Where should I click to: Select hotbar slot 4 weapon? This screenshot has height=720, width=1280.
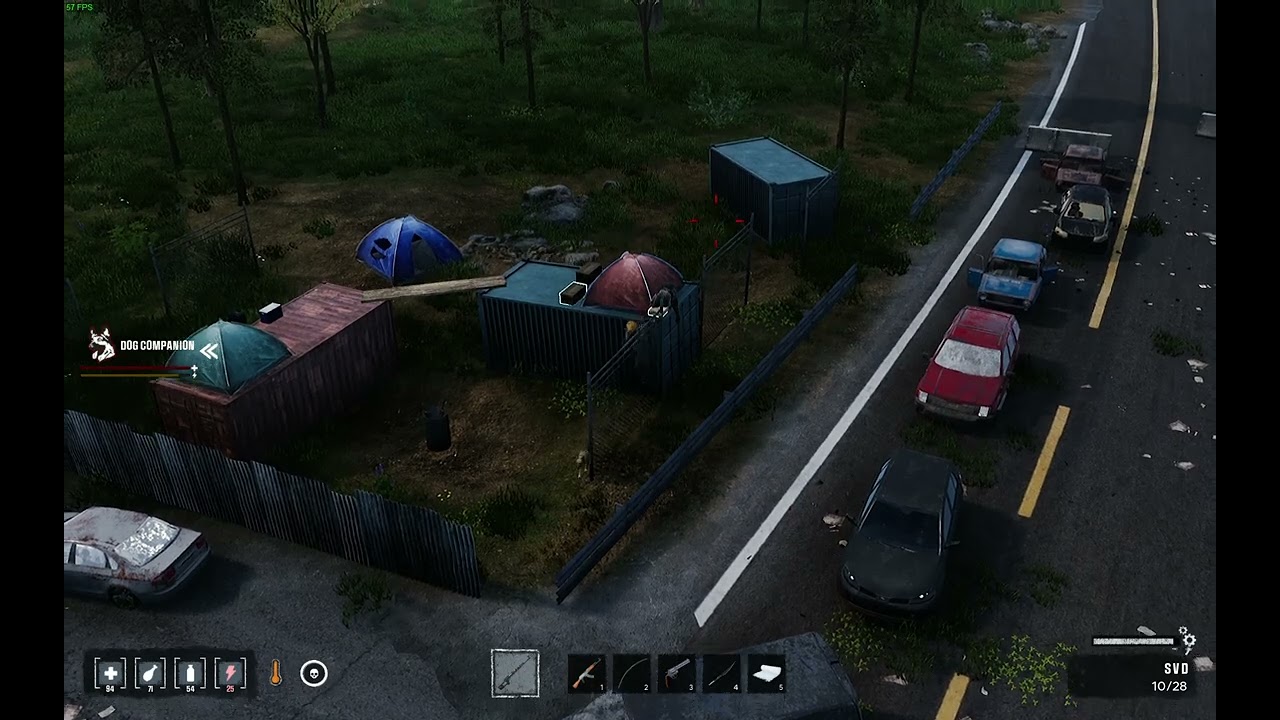pos(722,674)
